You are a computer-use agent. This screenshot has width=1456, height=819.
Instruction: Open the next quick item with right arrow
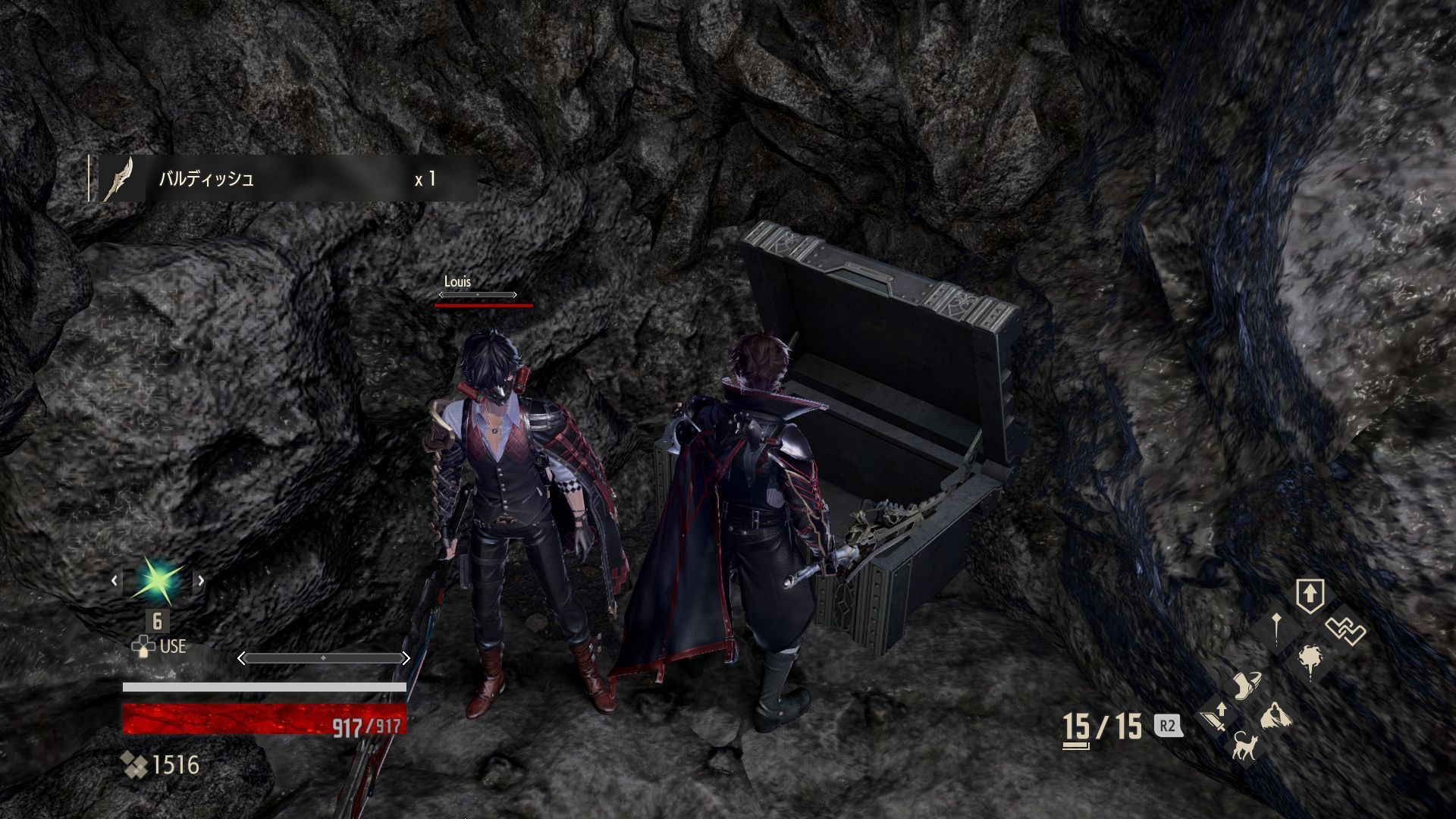(201, 579)
